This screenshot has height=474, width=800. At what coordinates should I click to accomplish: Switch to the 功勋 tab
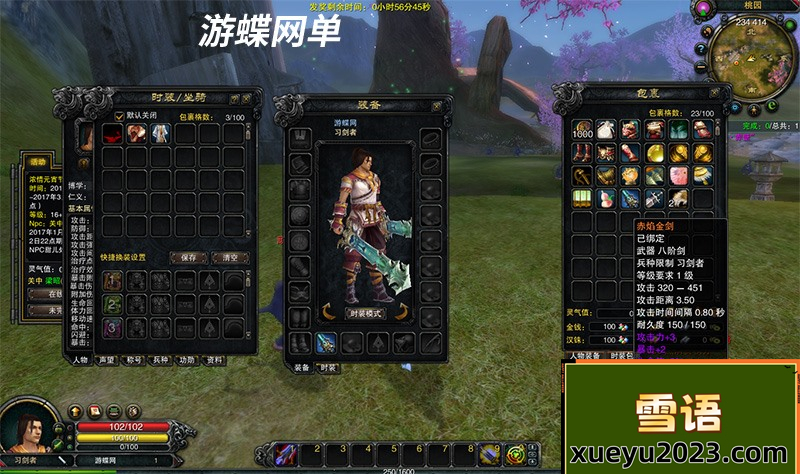point(187,359)
